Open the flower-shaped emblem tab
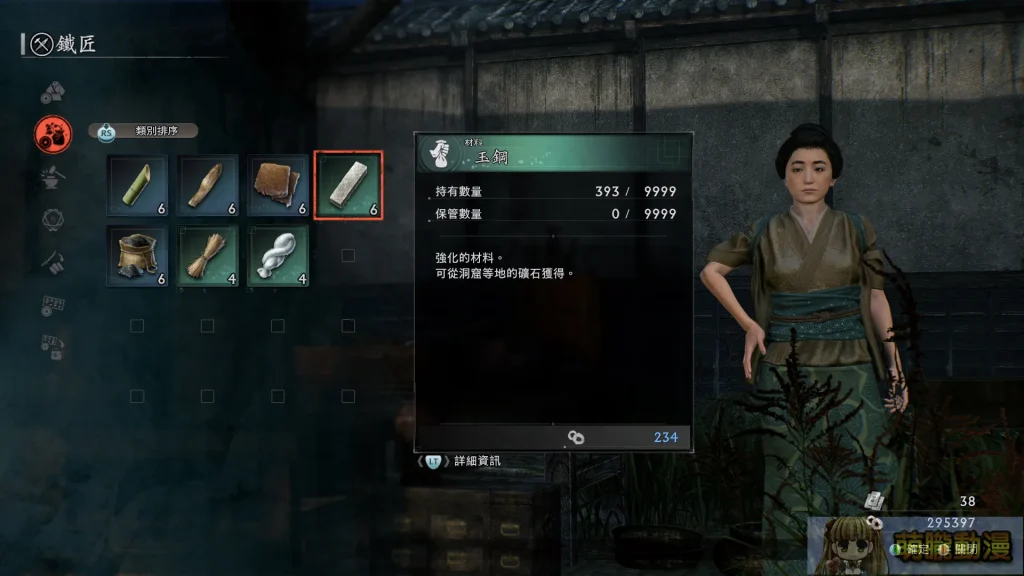 pyautogui.click(x=52, y=220)
